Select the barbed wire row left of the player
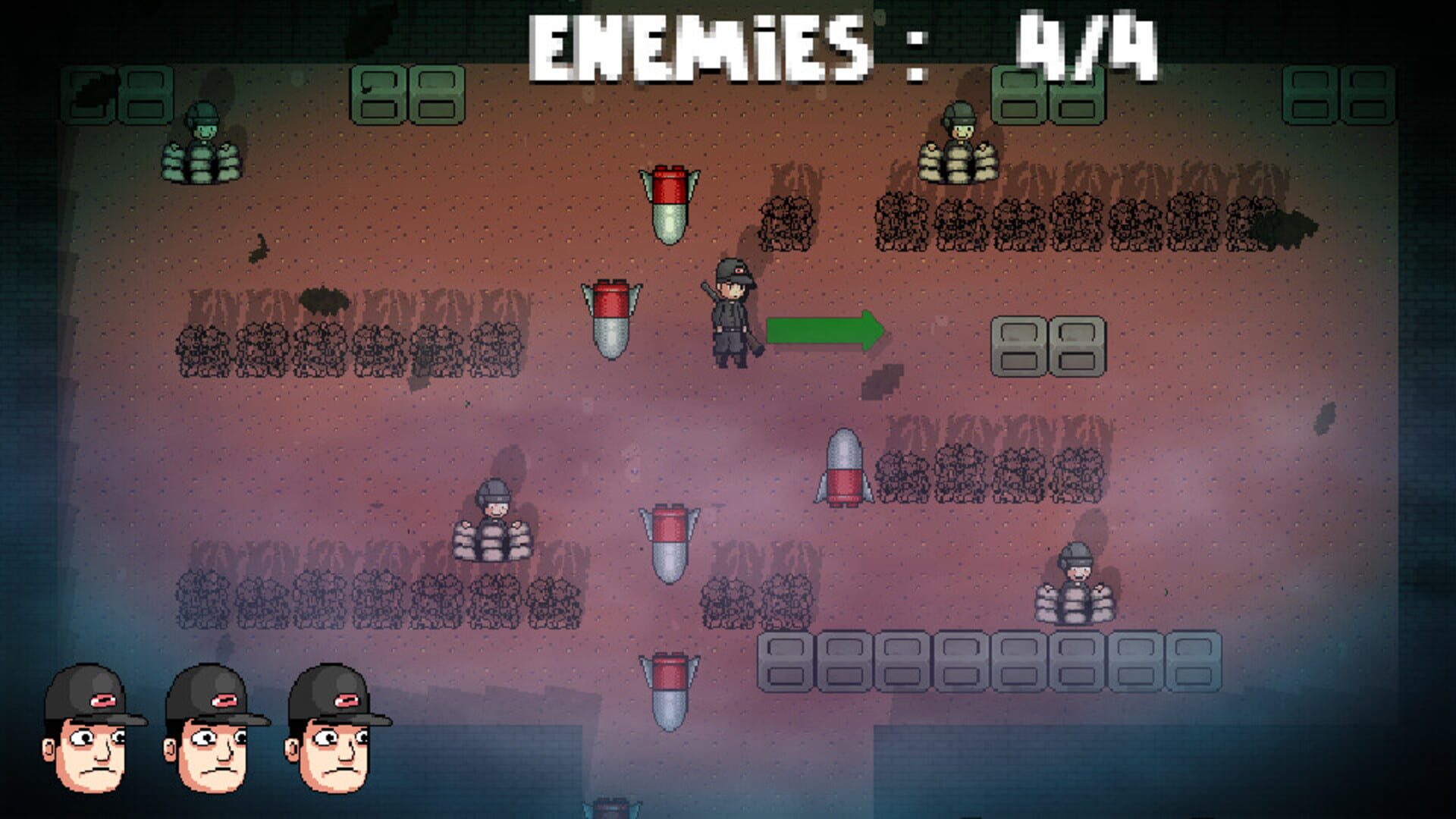Viewport: 1456px width, 819px height. click(x=341, y=349)
